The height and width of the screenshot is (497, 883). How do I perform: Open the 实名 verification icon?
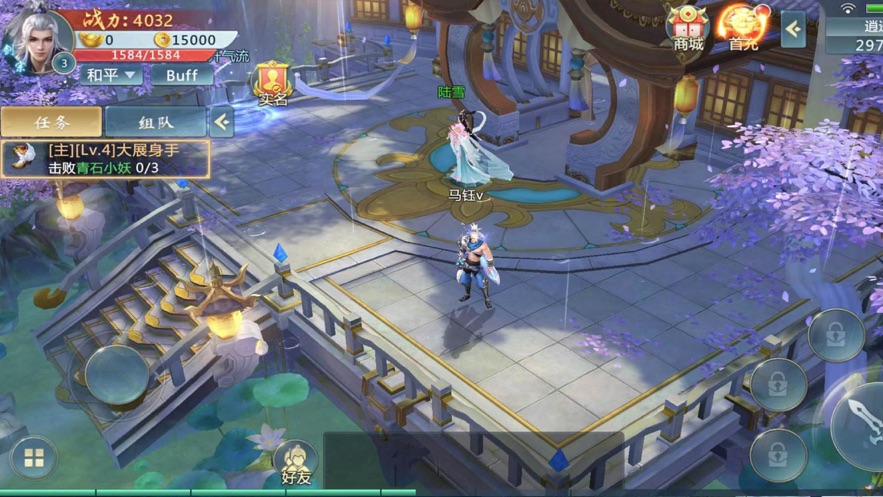pyautogui.click(x=273, y=84)
